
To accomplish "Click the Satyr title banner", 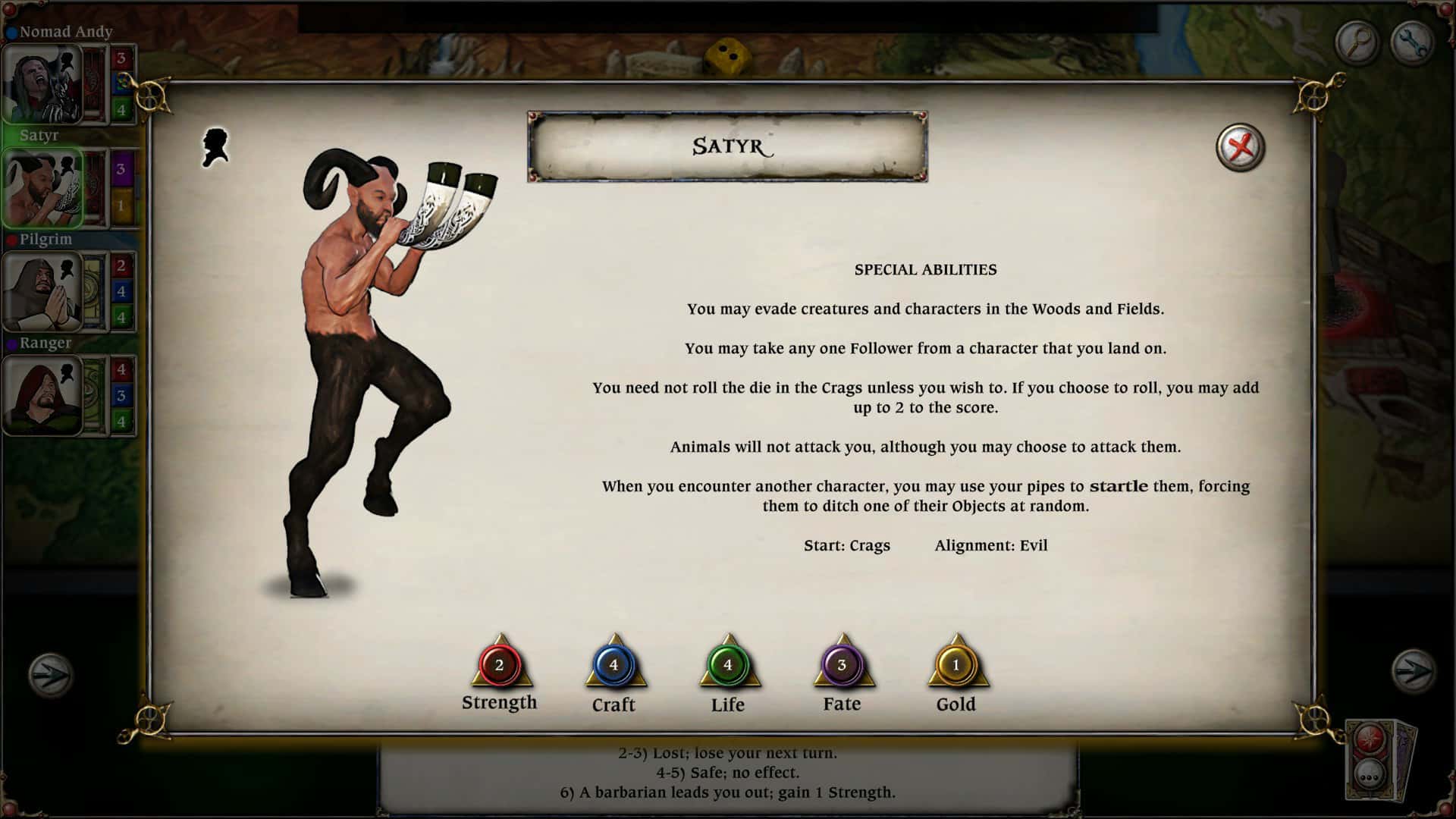I will pos(727,146).
